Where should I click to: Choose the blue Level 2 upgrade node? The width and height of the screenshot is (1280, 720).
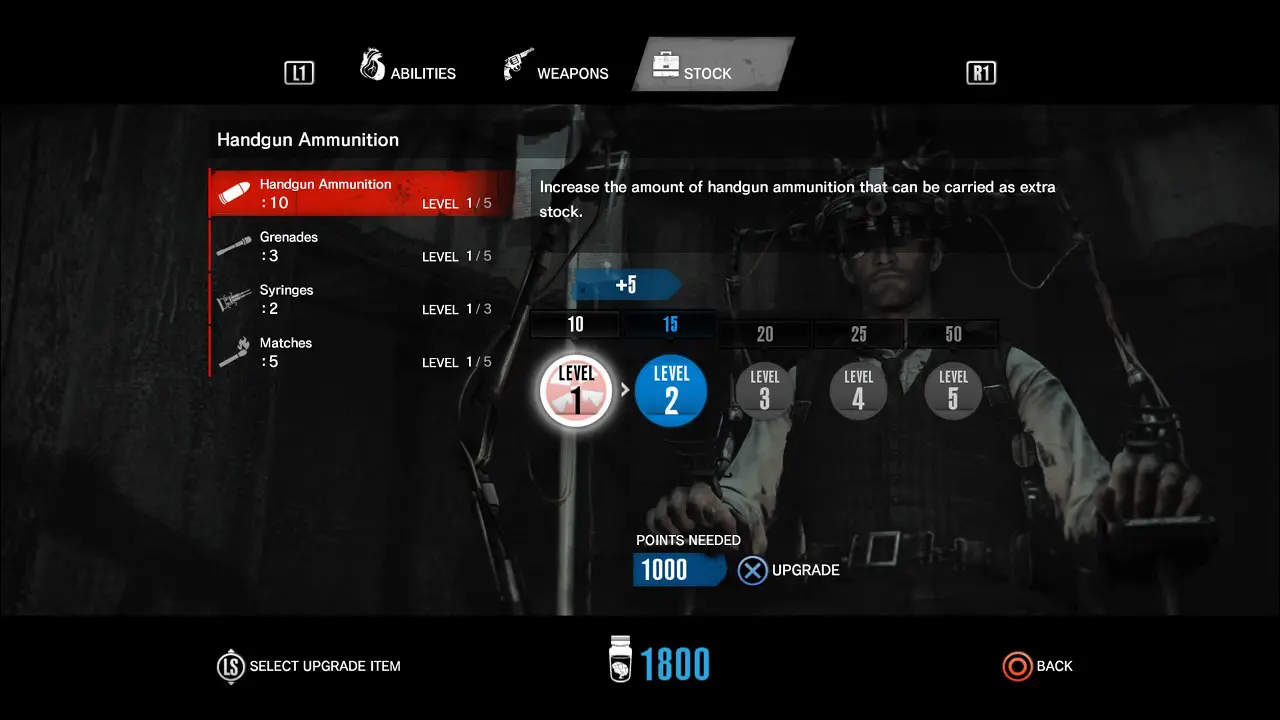[x=671, y=391]
